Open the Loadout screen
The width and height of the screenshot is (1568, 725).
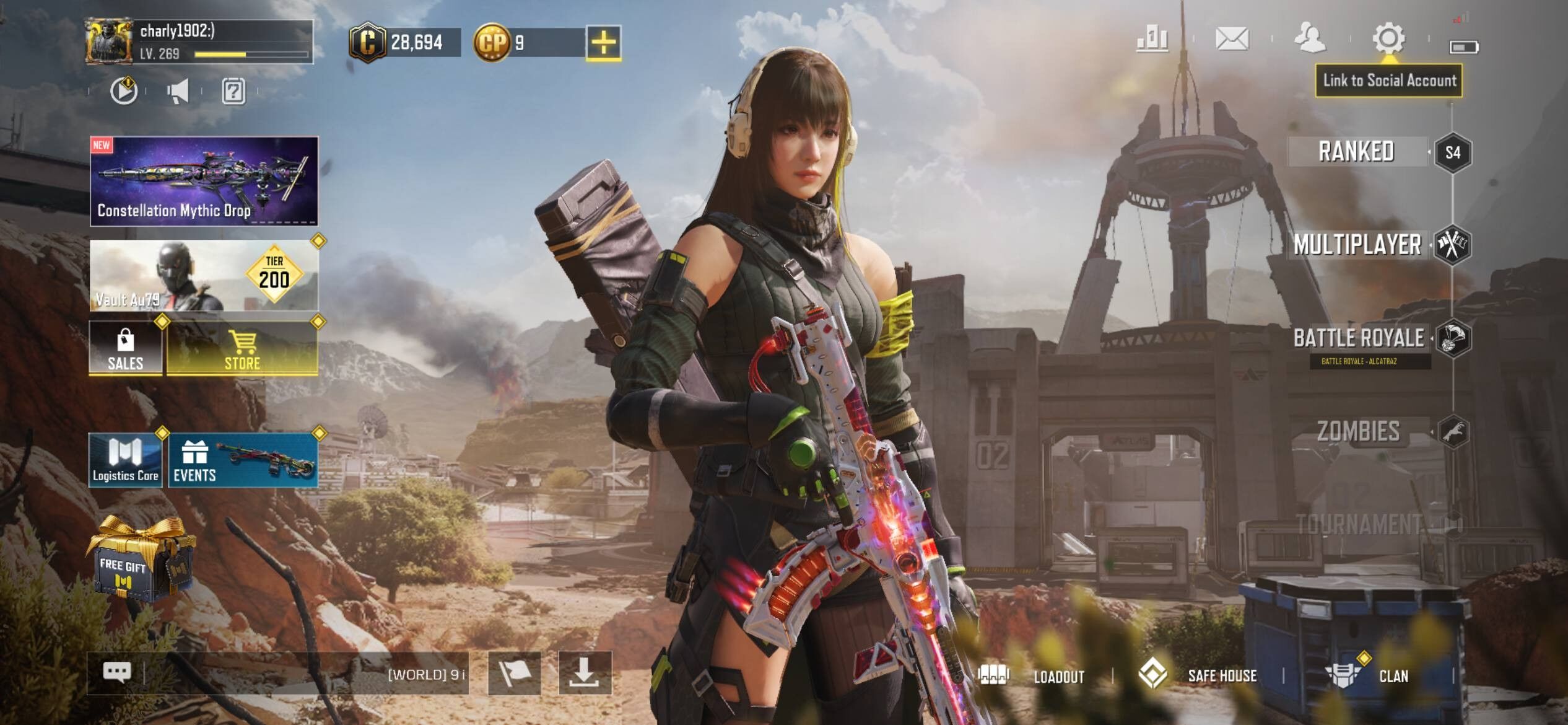pos(1034,675)
